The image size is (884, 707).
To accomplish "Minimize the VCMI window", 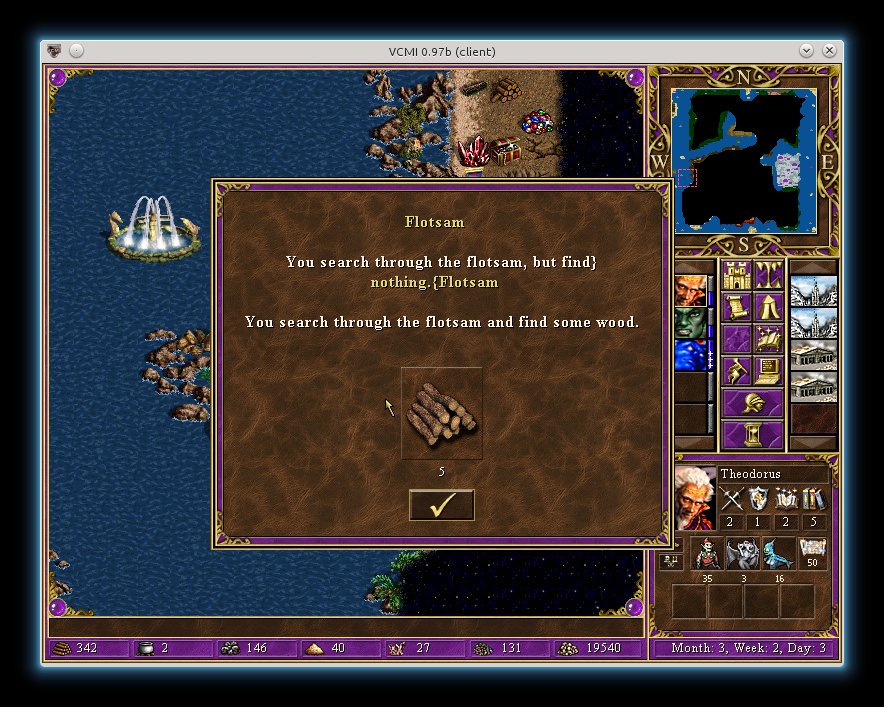I will (807, 51).
